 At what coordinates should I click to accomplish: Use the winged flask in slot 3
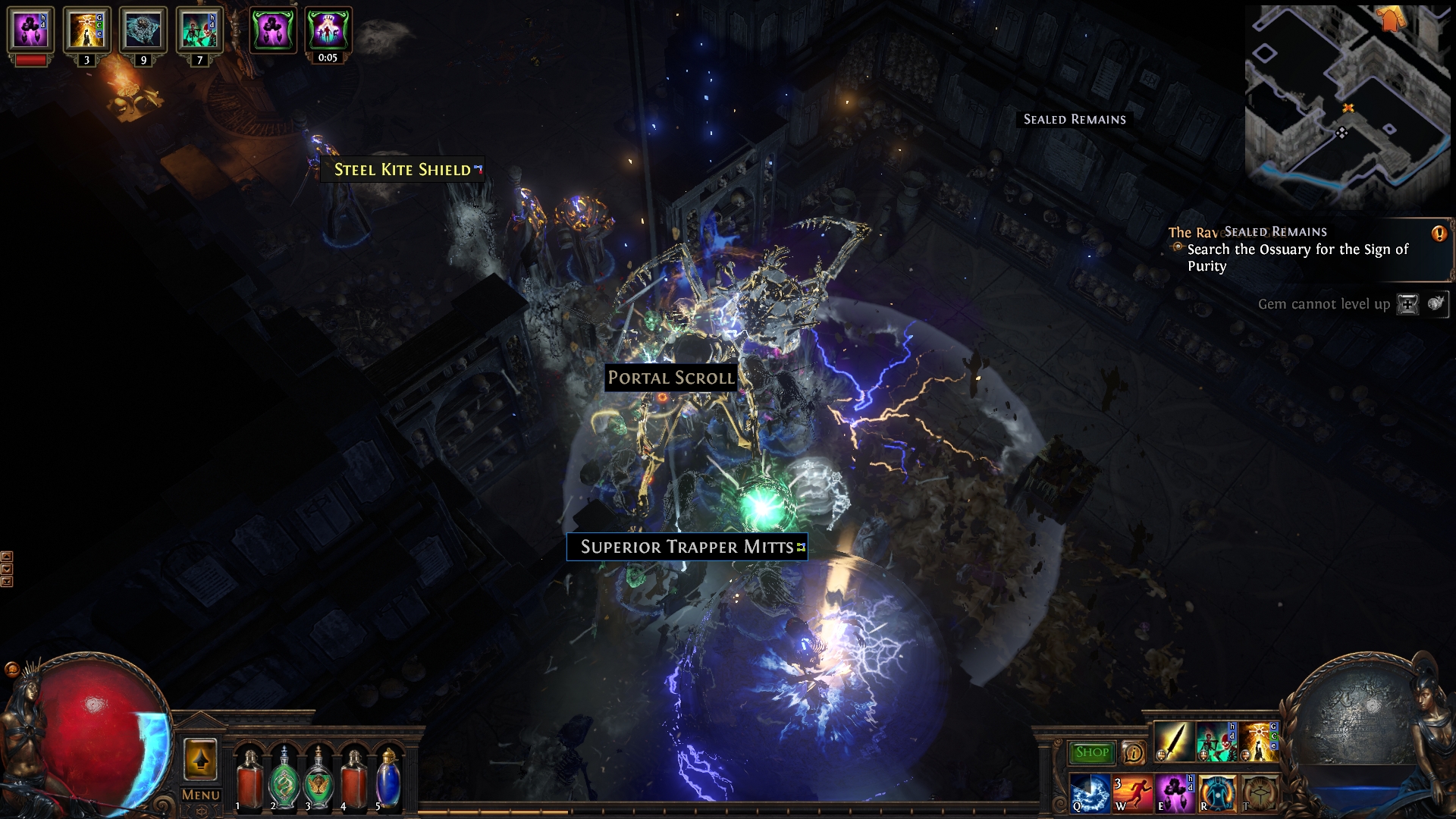point(318,777)
